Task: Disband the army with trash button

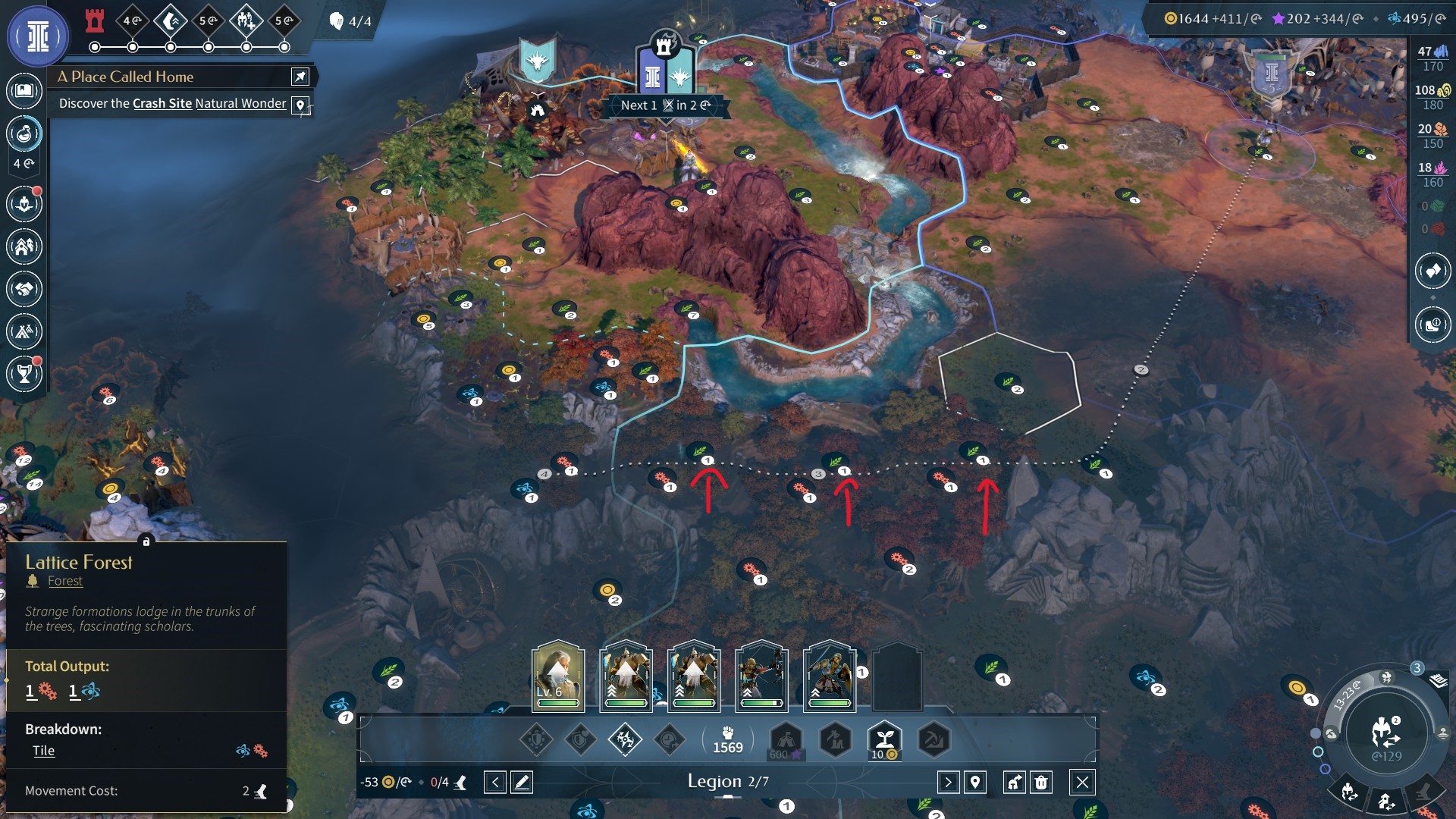Action: [1041, 782]
